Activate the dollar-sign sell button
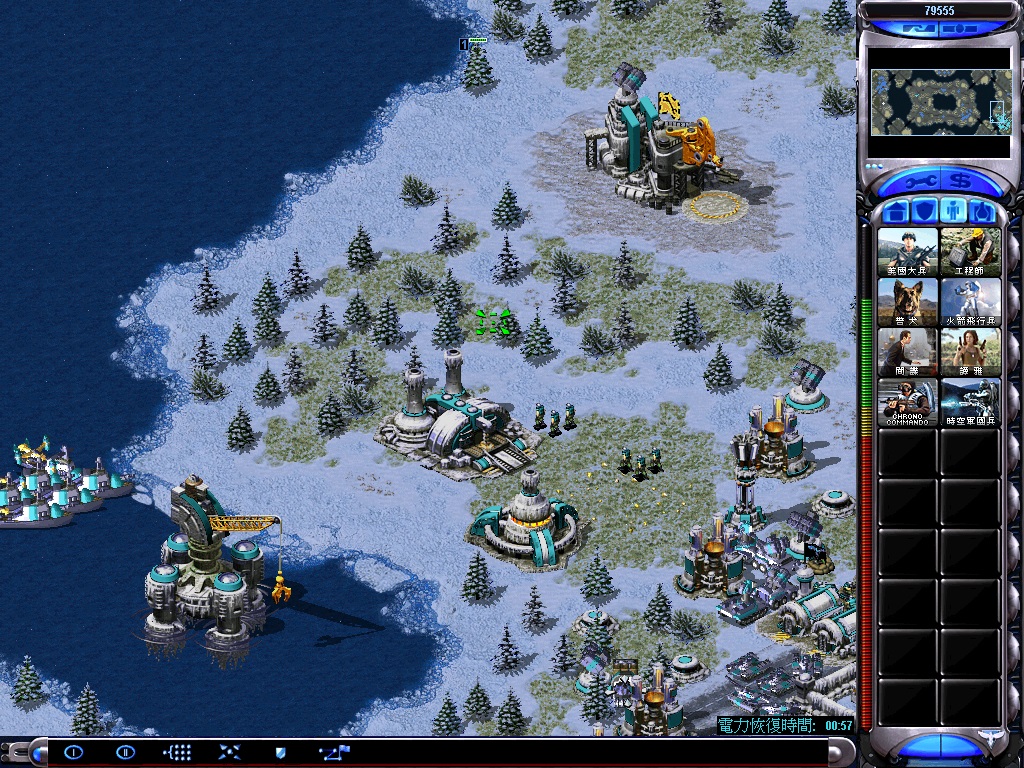Image resolution: width=1024 pixels, height=768 pixels. click(962, 182)
